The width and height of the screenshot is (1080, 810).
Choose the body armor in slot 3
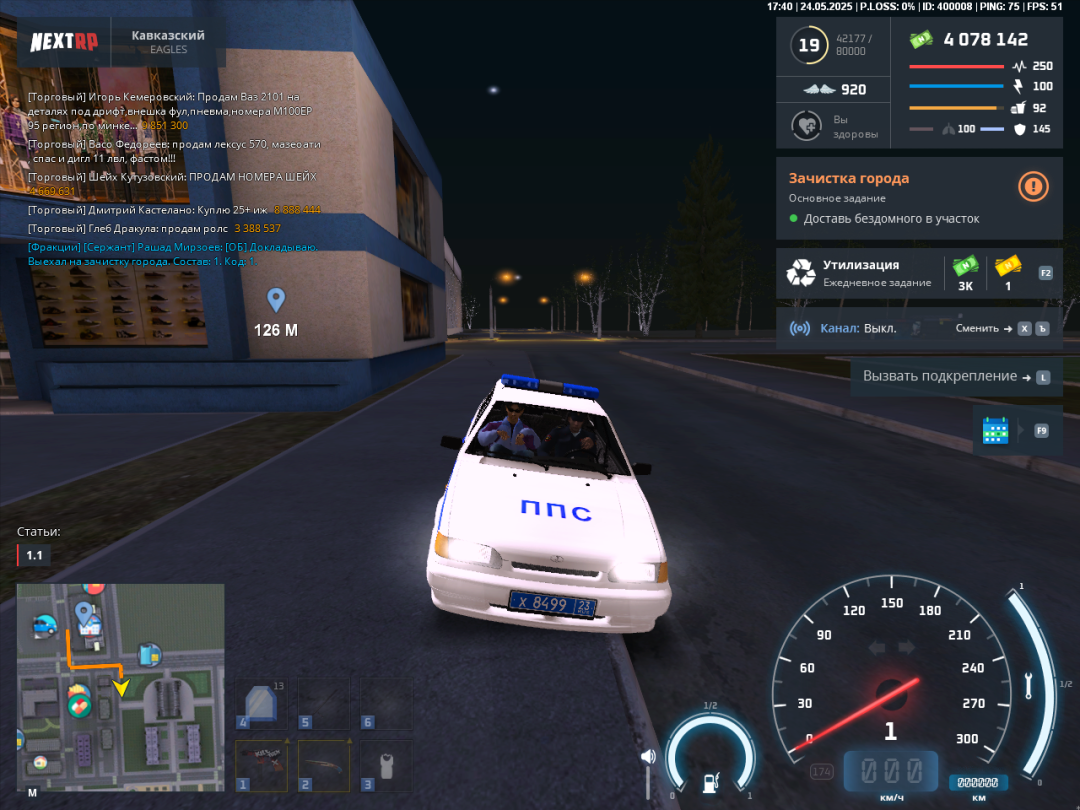386,767
